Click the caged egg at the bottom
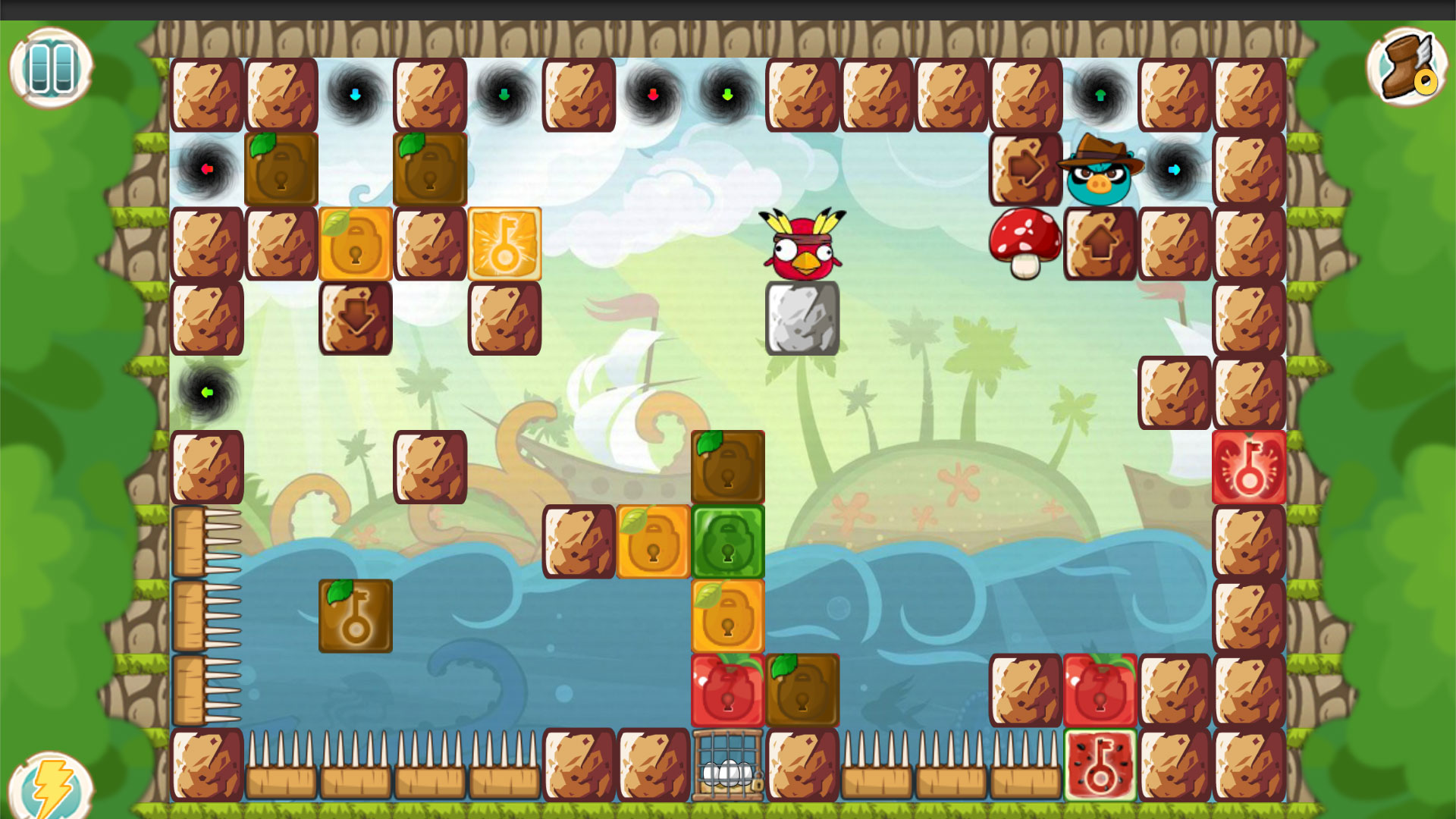Screen dimensions: 1456x819 pos(726,766)
